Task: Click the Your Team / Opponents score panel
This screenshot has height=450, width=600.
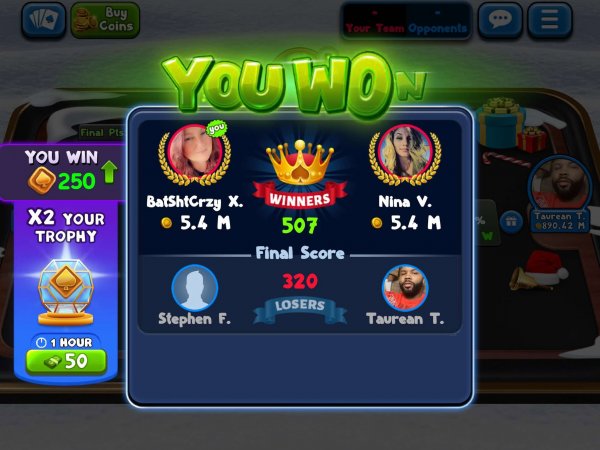Action: (x=407, y=21)
